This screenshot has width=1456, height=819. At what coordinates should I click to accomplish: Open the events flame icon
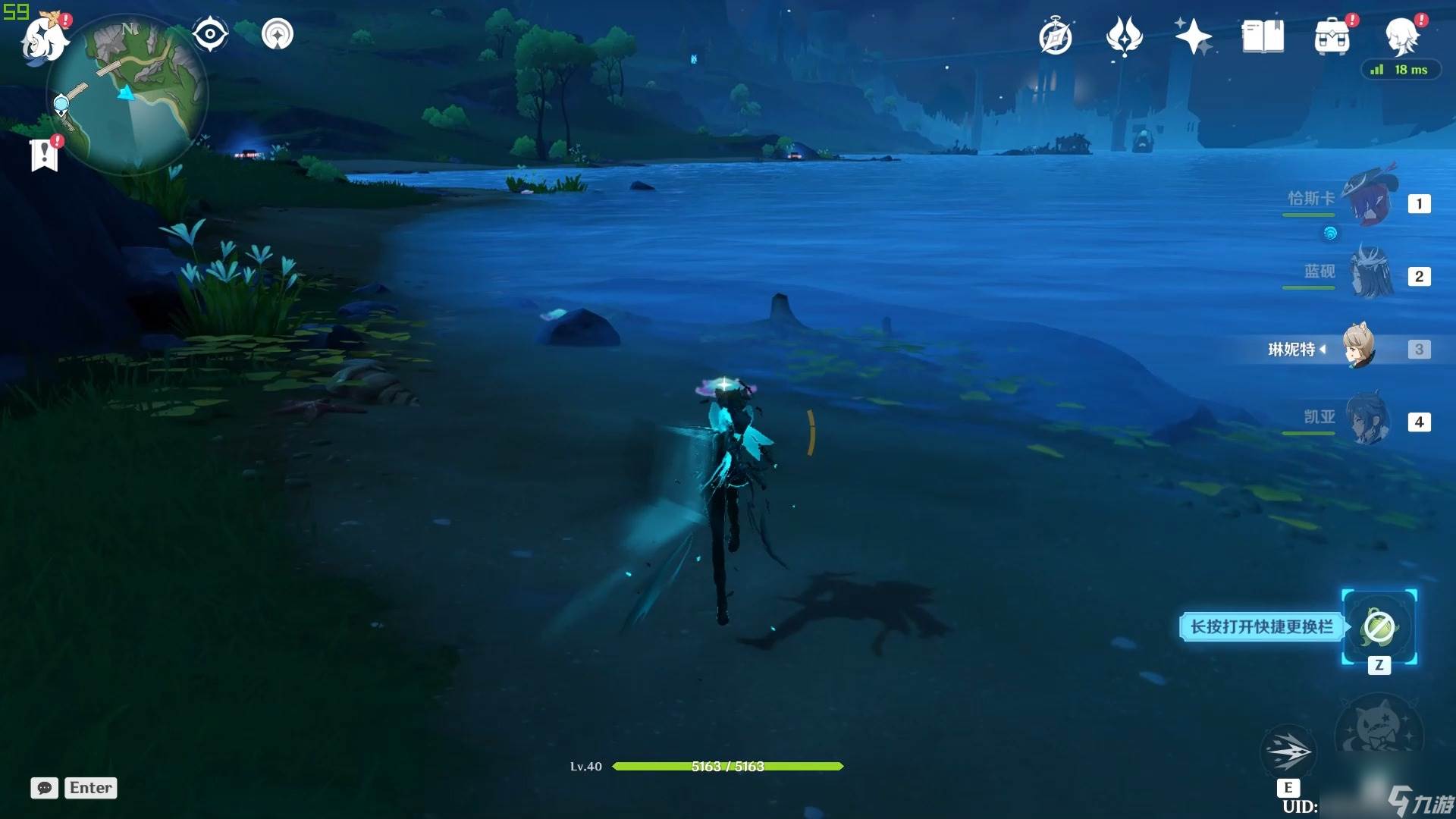[1124, 36]
